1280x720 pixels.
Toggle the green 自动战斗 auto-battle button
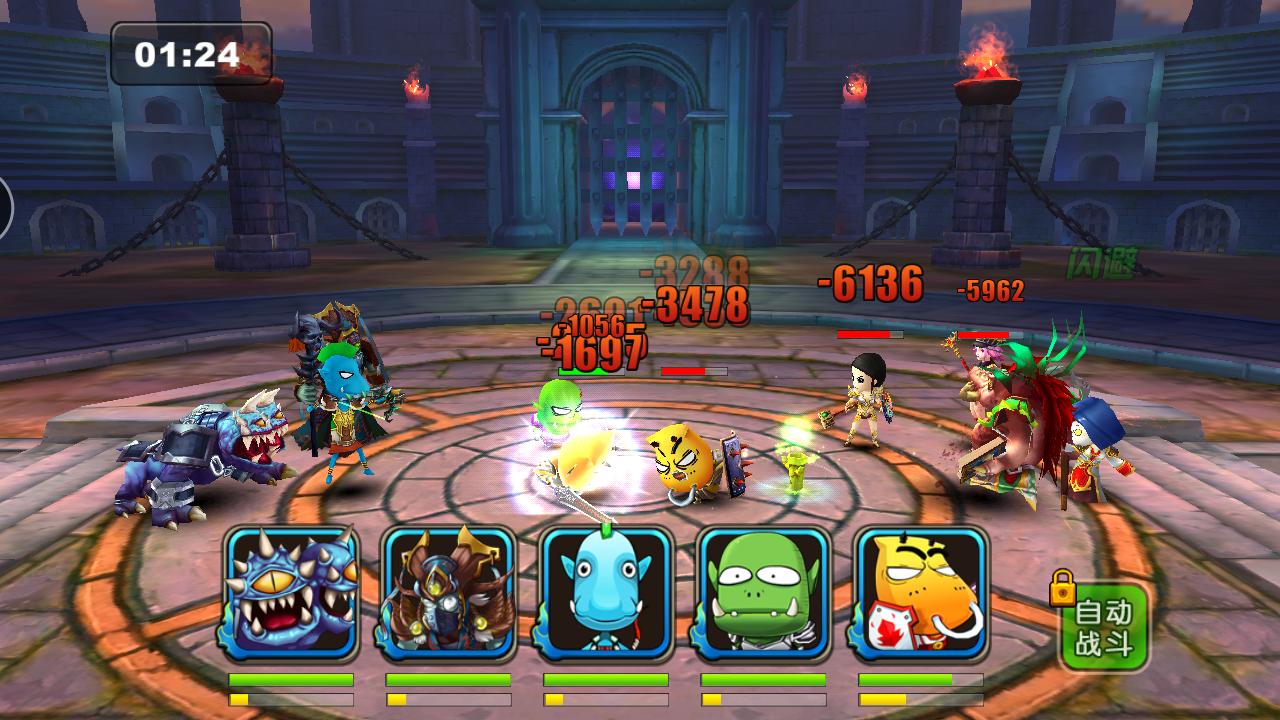tap(1104, 627)
